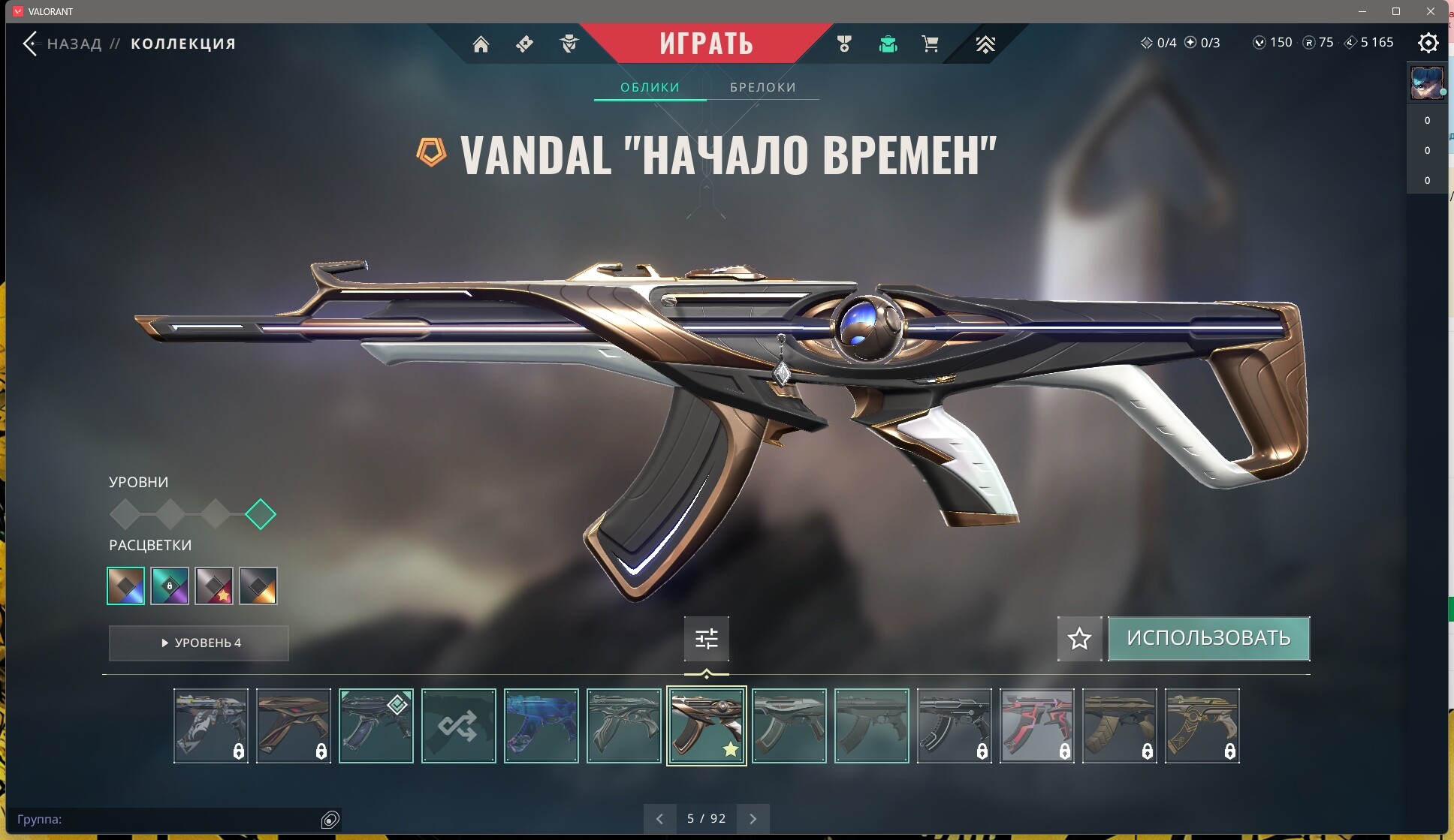Go to the previous skins page
The height and width of the screenshot is (840, 1454).
659,819
